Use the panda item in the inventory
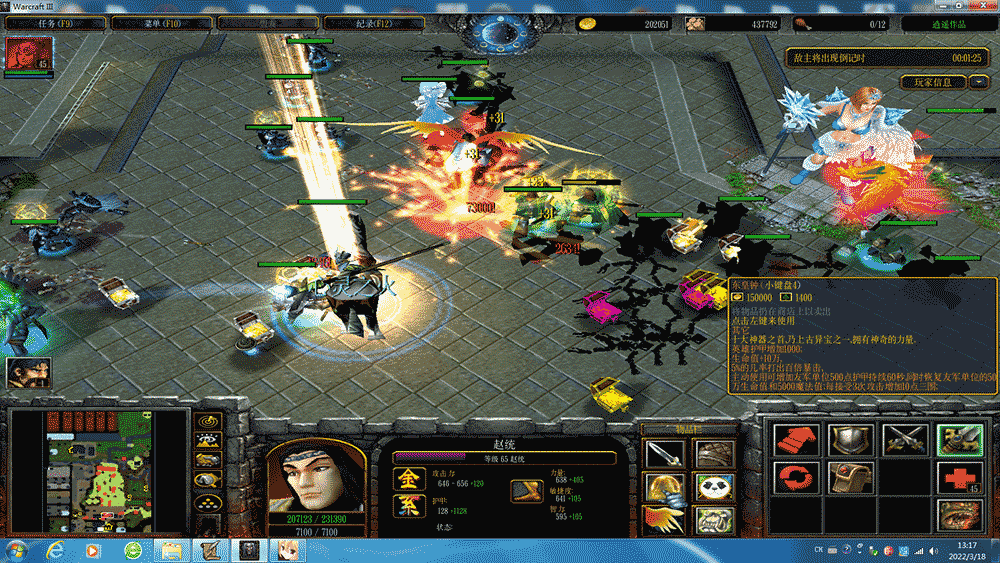The width and height of the screenshot is (1000, 563). 710,487
